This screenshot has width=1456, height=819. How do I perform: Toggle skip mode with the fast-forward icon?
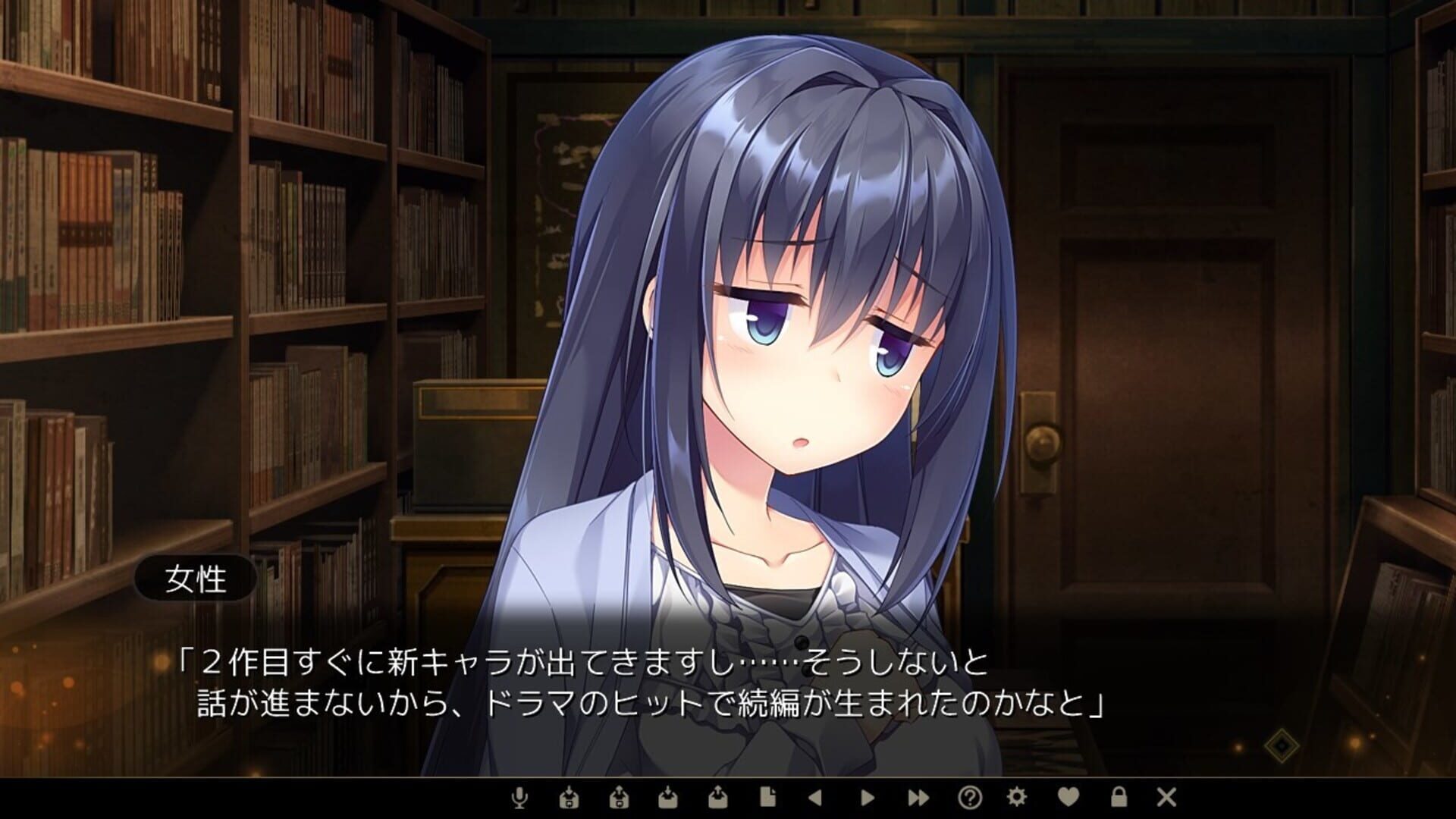(918, 798)
